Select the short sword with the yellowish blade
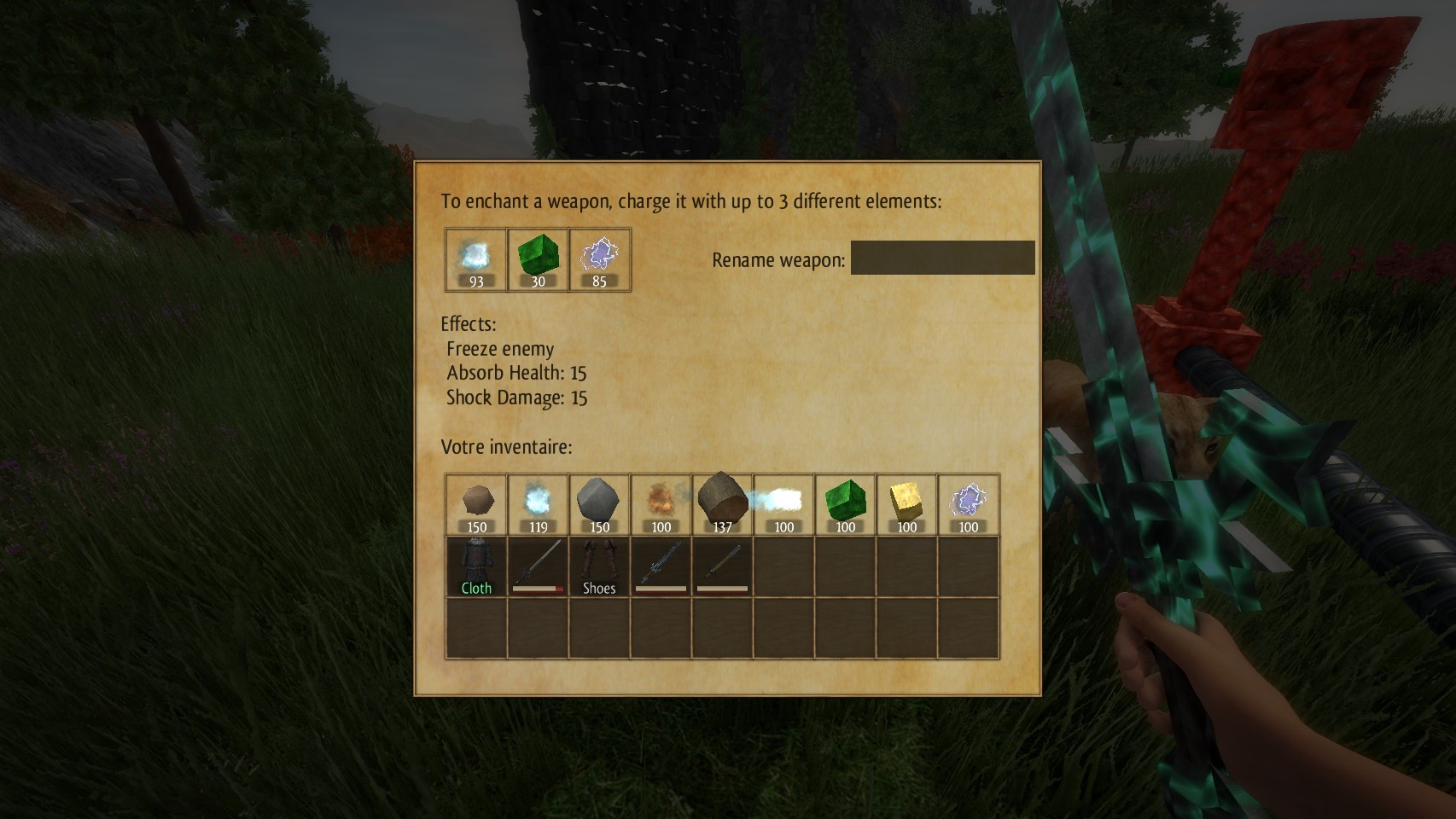The width and height of the screenshot is (1456, 819). (x=722, y=566)
